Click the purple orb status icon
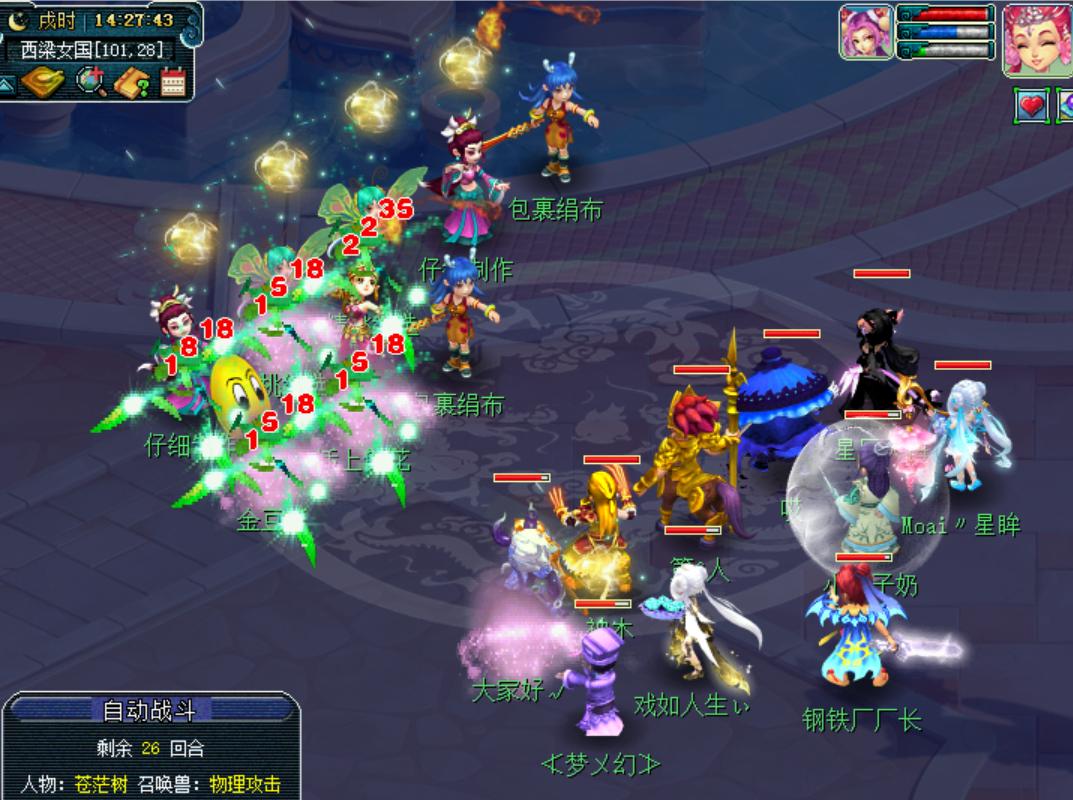 coord(1065,104)
